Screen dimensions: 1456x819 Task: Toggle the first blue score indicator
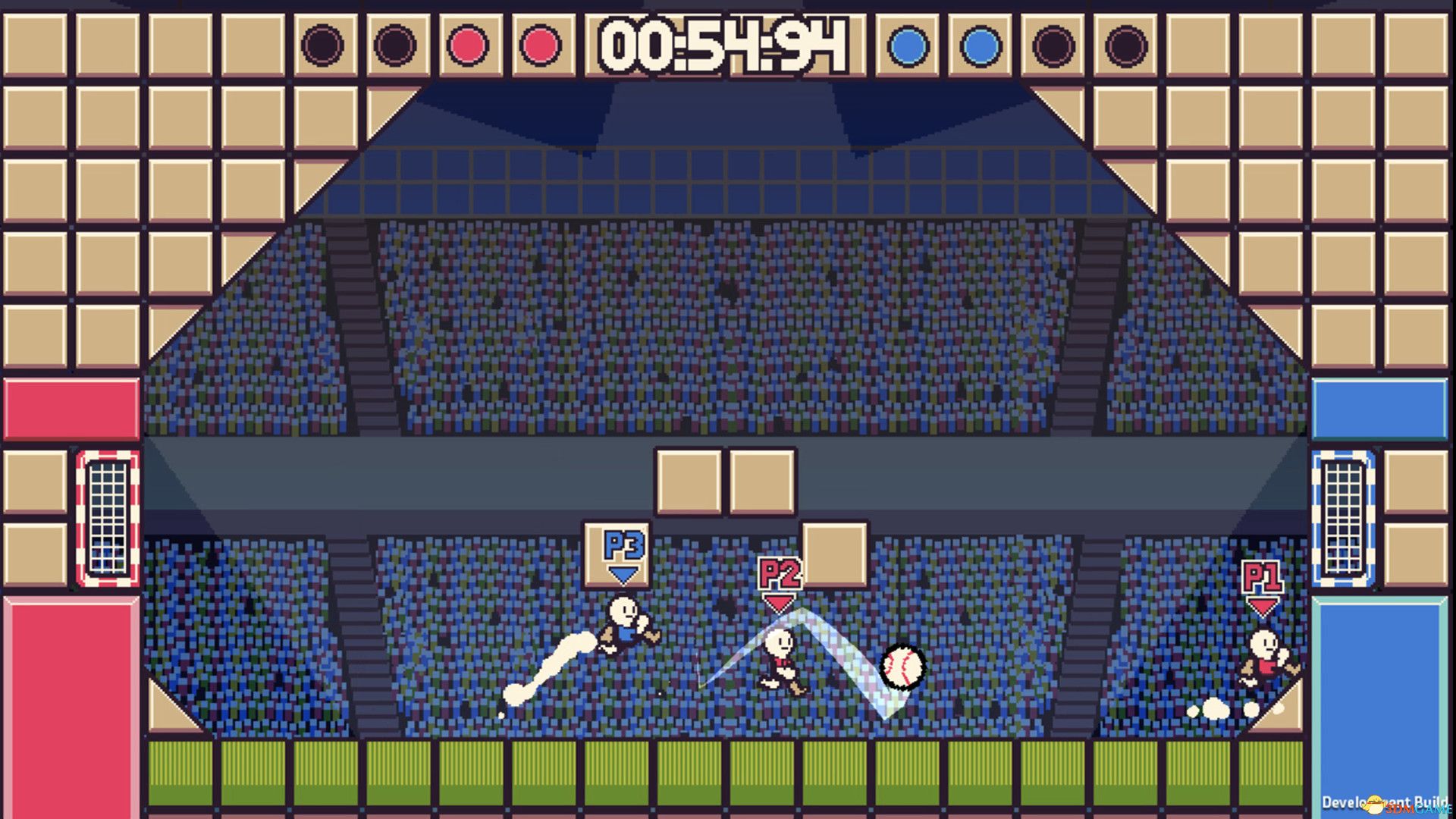coord(907,45)
